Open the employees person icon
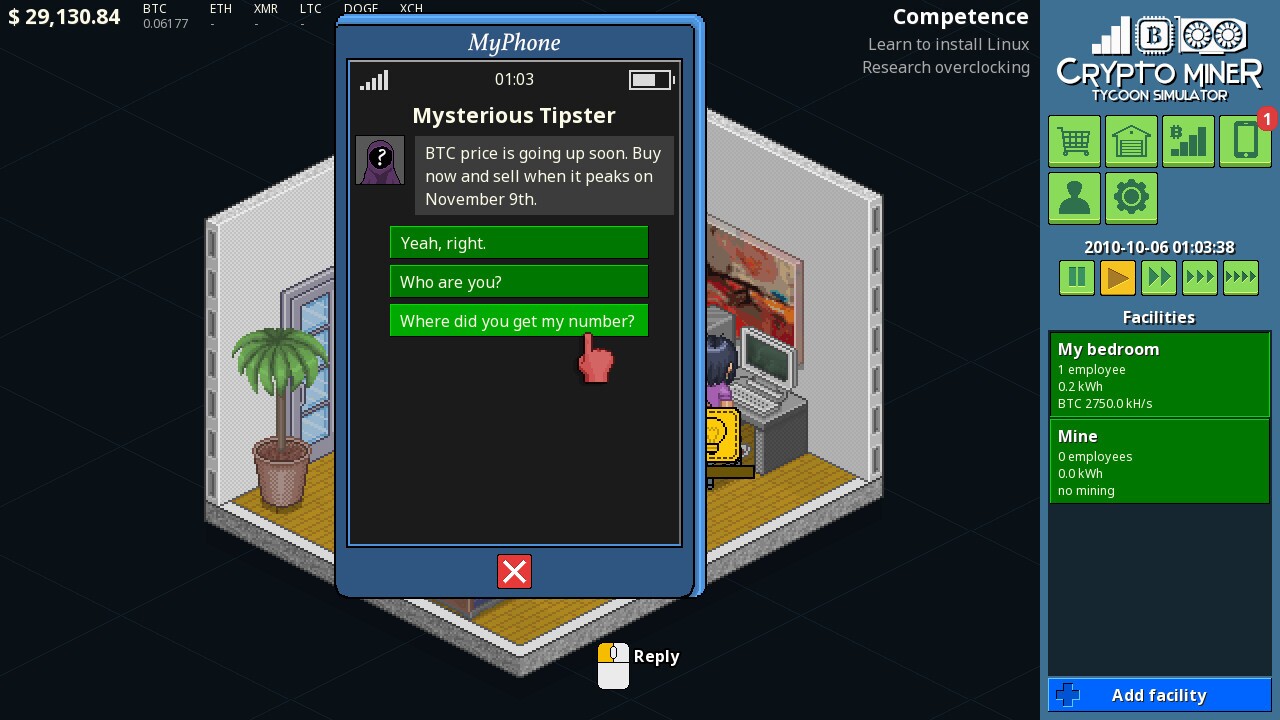The width and height of the screenshot is (1280, 720). (x=1074, y=198)
